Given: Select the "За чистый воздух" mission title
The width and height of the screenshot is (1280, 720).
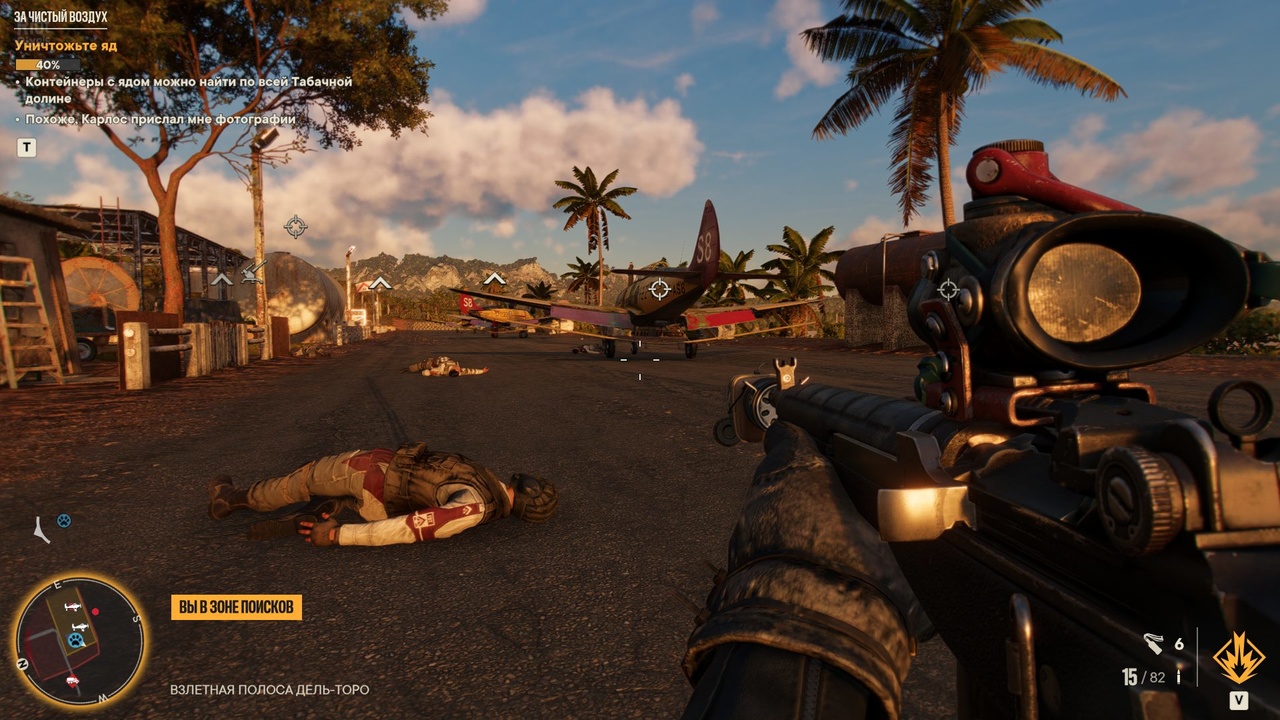Looking at the screenshot, I should point(60,17).
